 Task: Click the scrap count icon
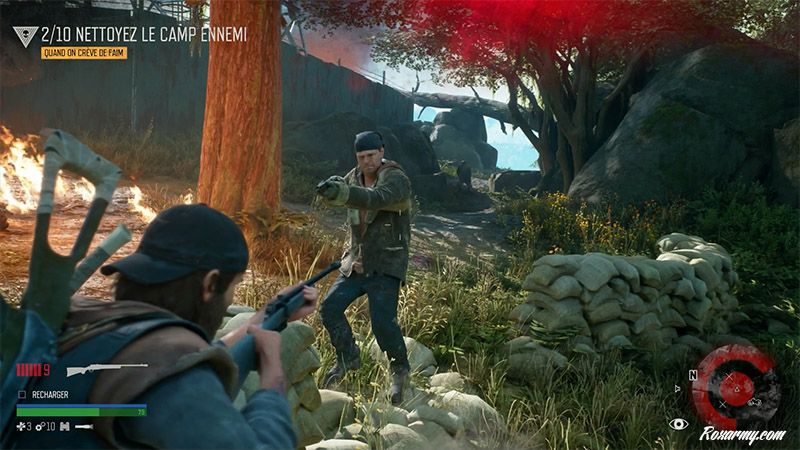40,426
